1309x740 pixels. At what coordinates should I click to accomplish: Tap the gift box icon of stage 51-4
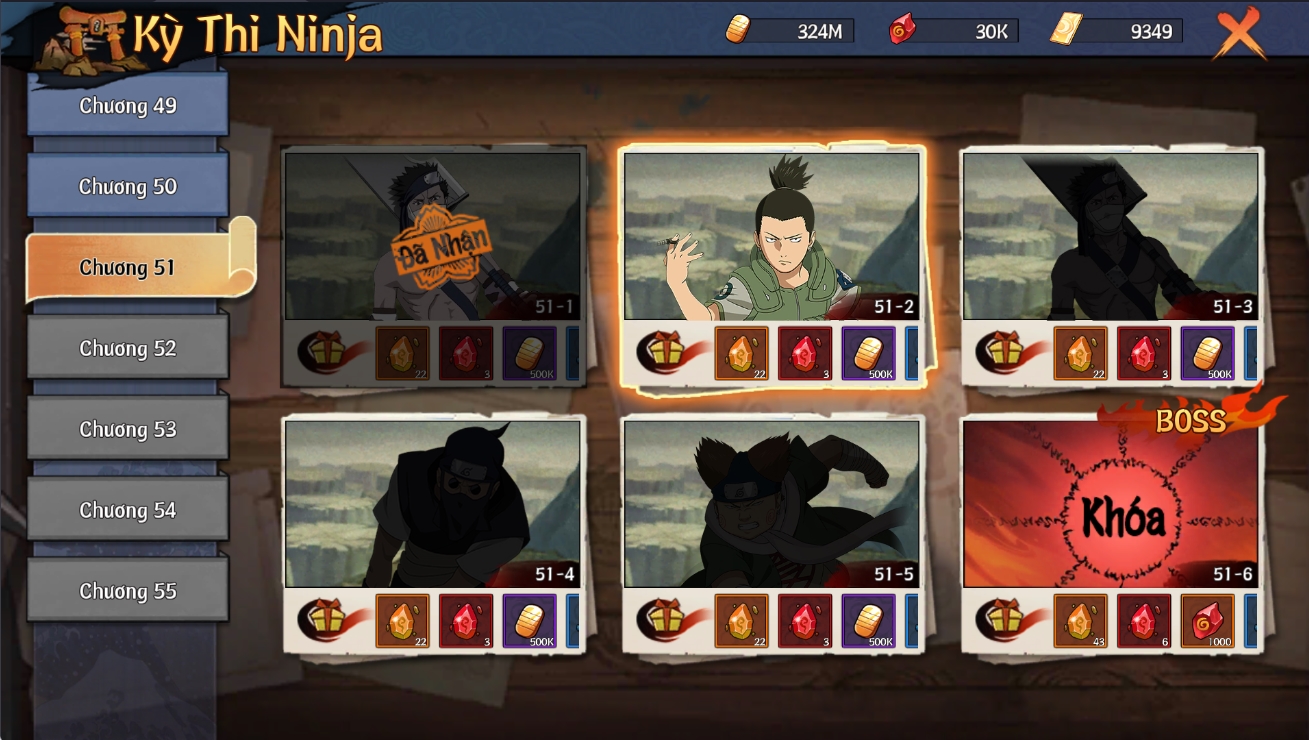pyautogui.click(x=326, y=619)
